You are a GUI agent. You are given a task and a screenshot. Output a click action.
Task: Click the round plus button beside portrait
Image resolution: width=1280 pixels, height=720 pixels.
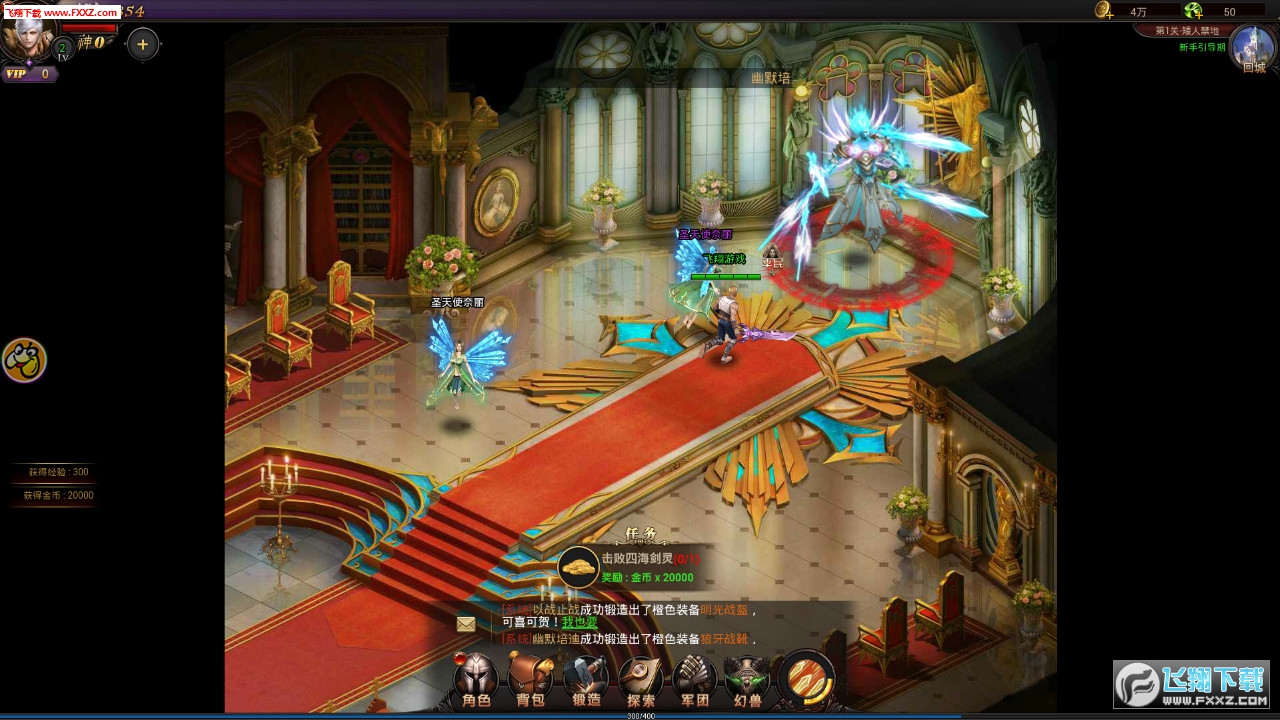[143, 44]
